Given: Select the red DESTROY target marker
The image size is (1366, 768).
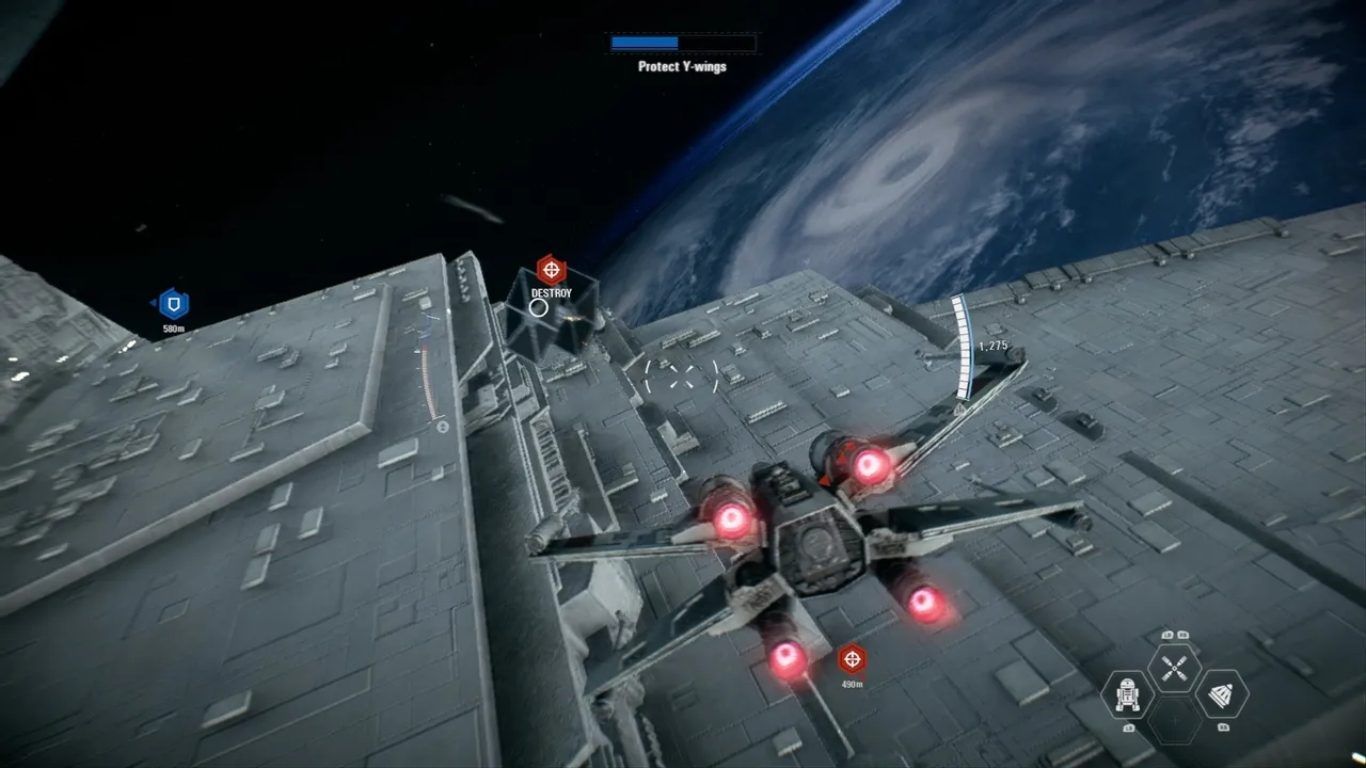Looking at the screenshot, I should 551,269.
